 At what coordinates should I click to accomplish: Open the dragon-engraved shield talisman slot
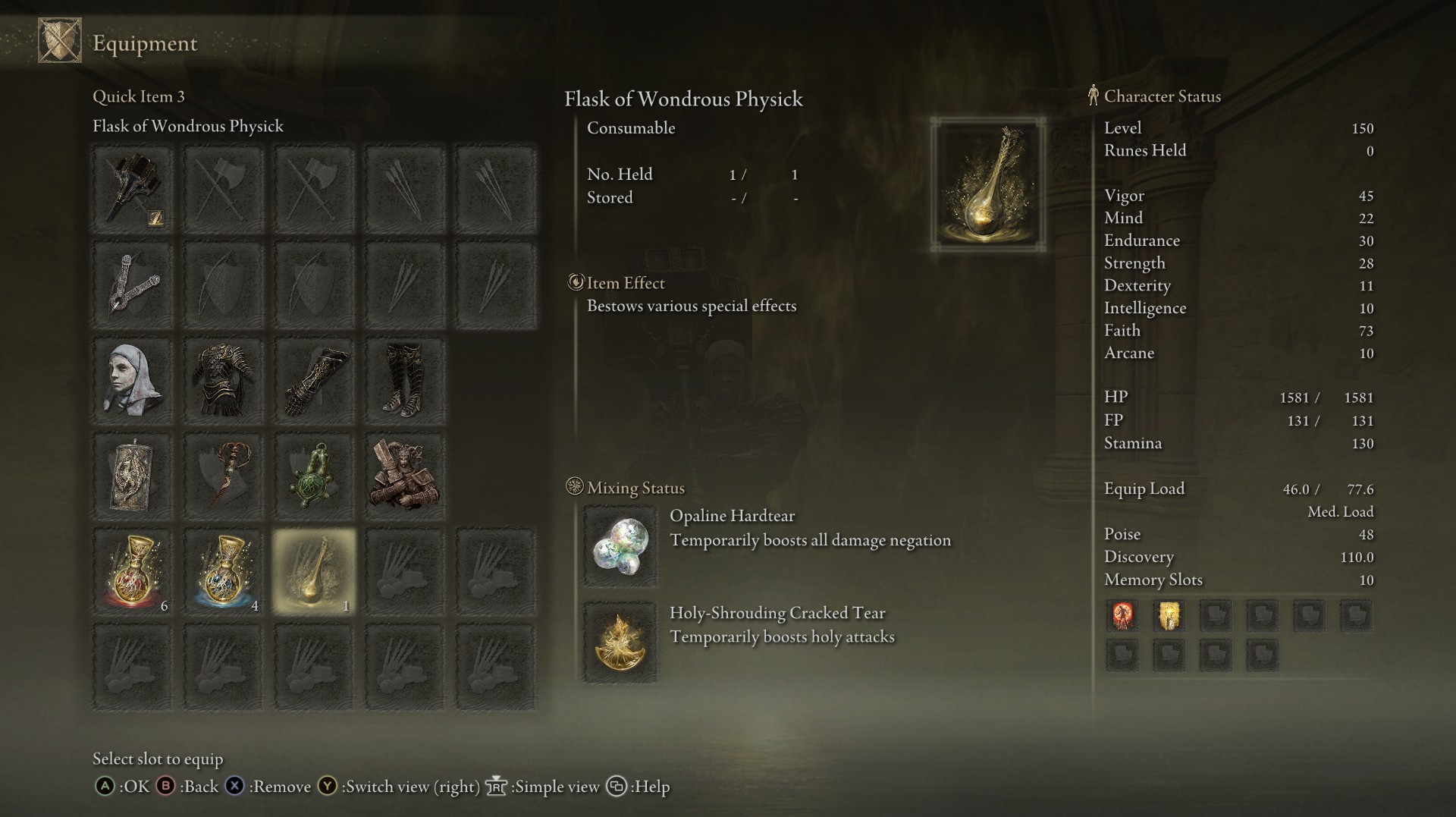point(133,476)
